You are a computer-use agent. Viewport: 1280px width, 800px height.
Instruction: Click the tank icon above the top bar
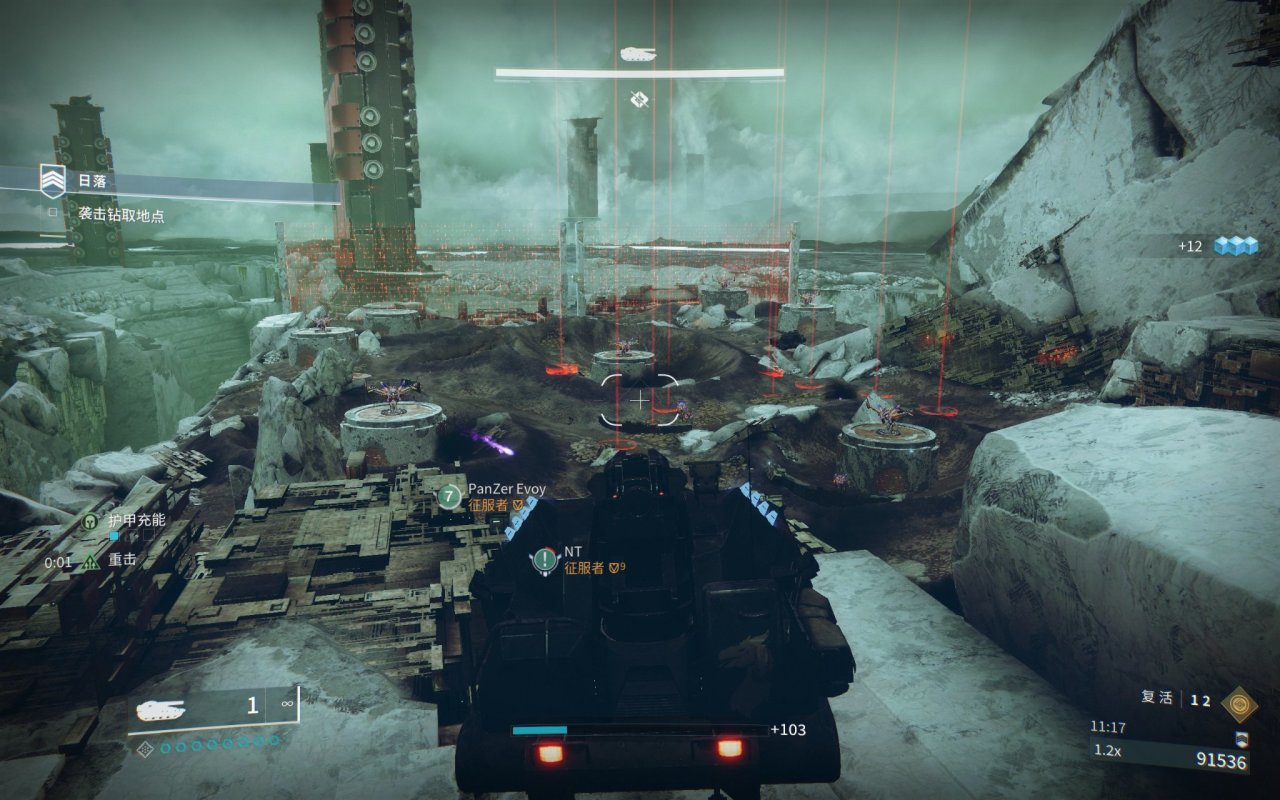pyautogui.click(x=637, y=53)
